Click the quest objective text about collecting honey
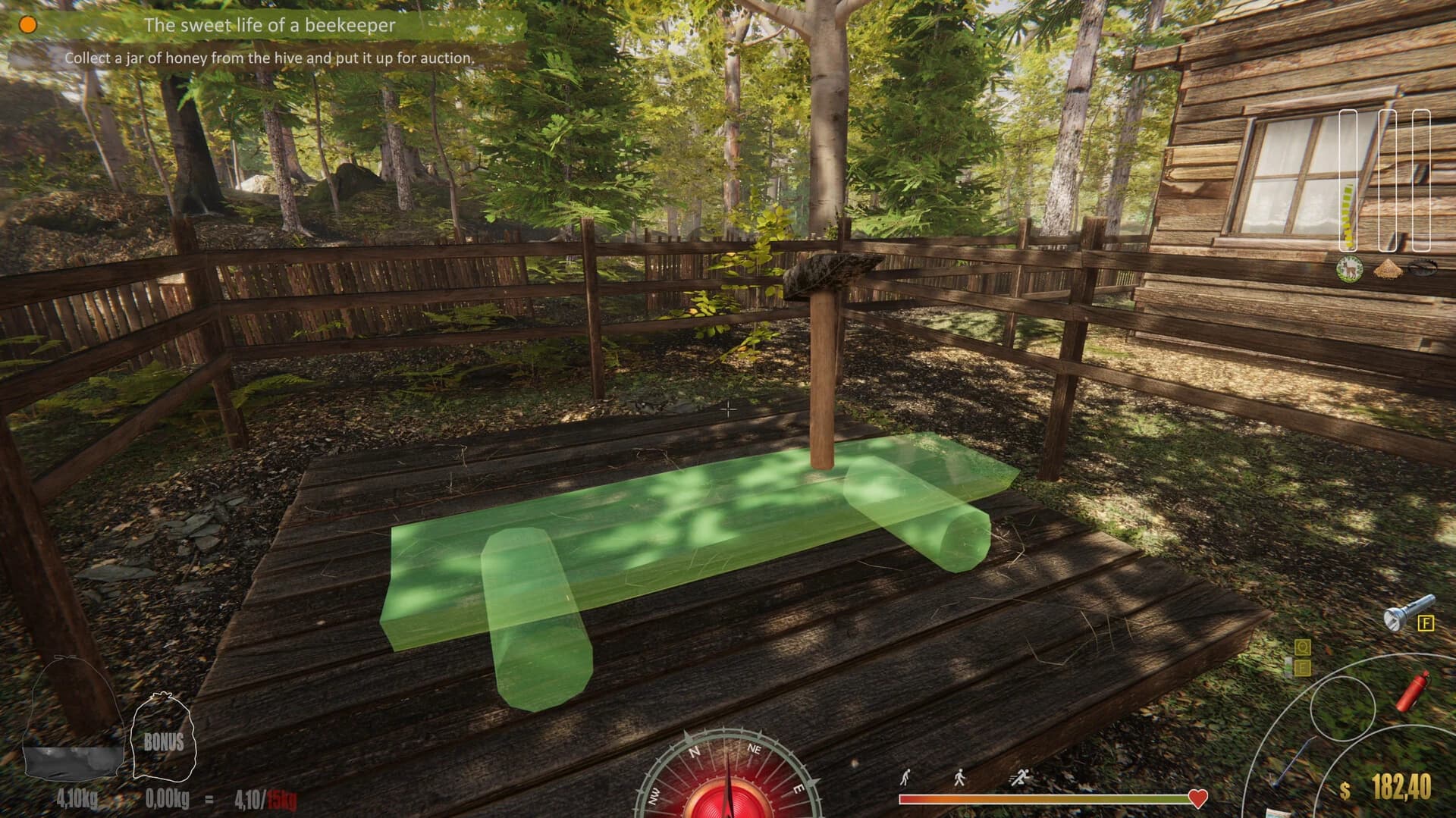The height and width of the screenshot is (818, 1456). (269, 56)
